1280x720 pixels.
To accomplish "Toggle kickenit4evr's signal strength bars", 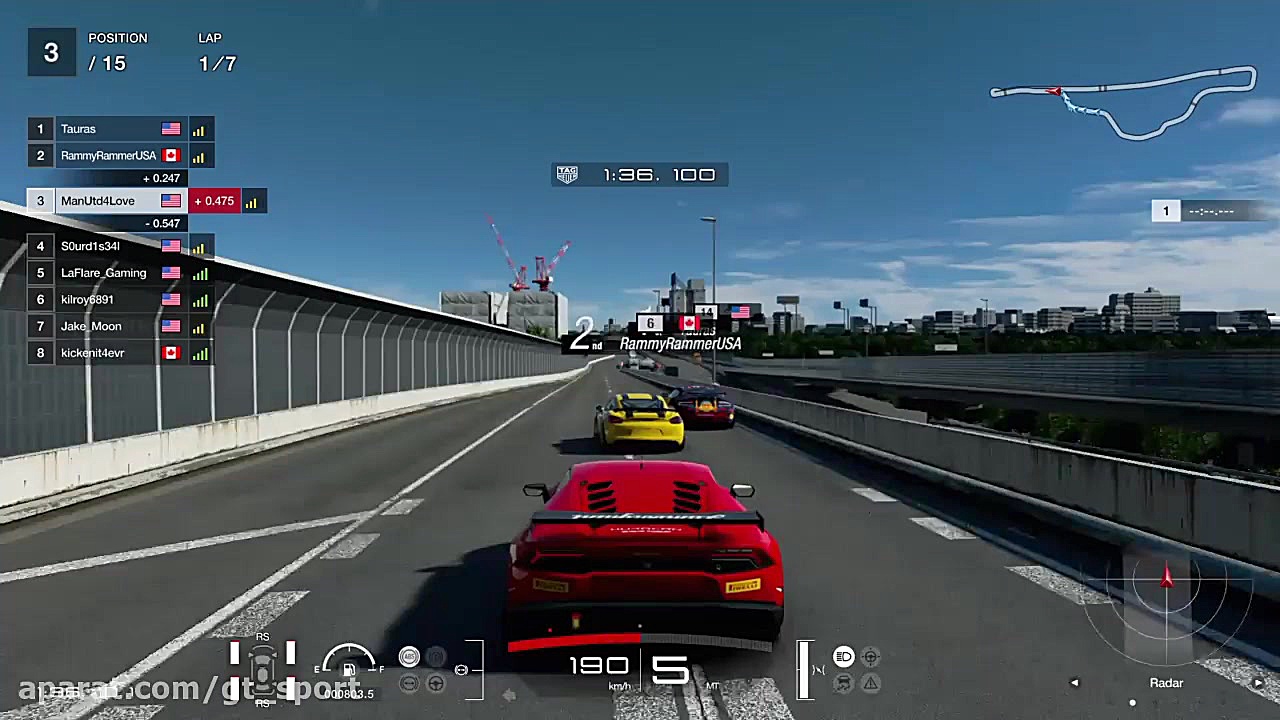I will (x=198, y=352).
